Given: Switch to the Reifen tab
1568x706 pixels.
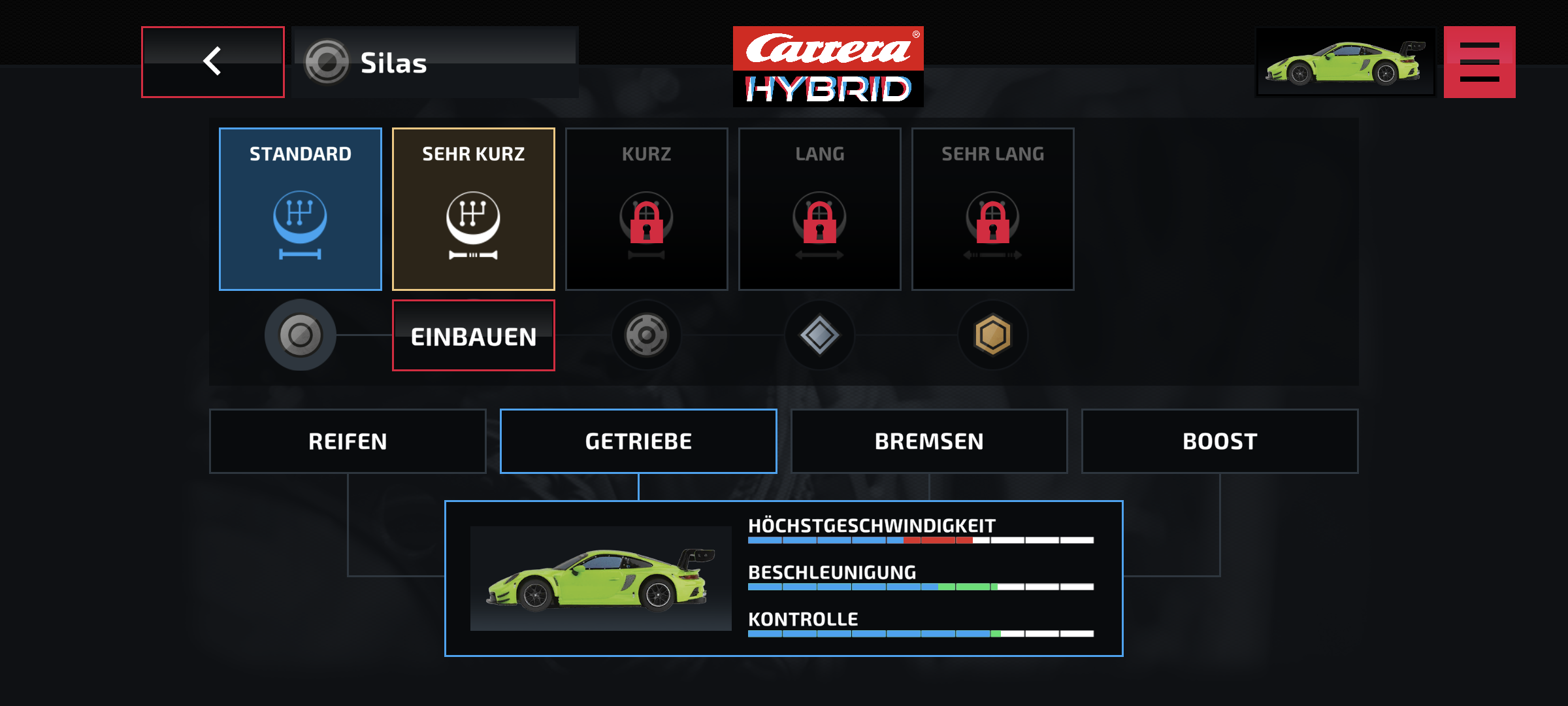Looking at the screenshot, I should [348, 441].
